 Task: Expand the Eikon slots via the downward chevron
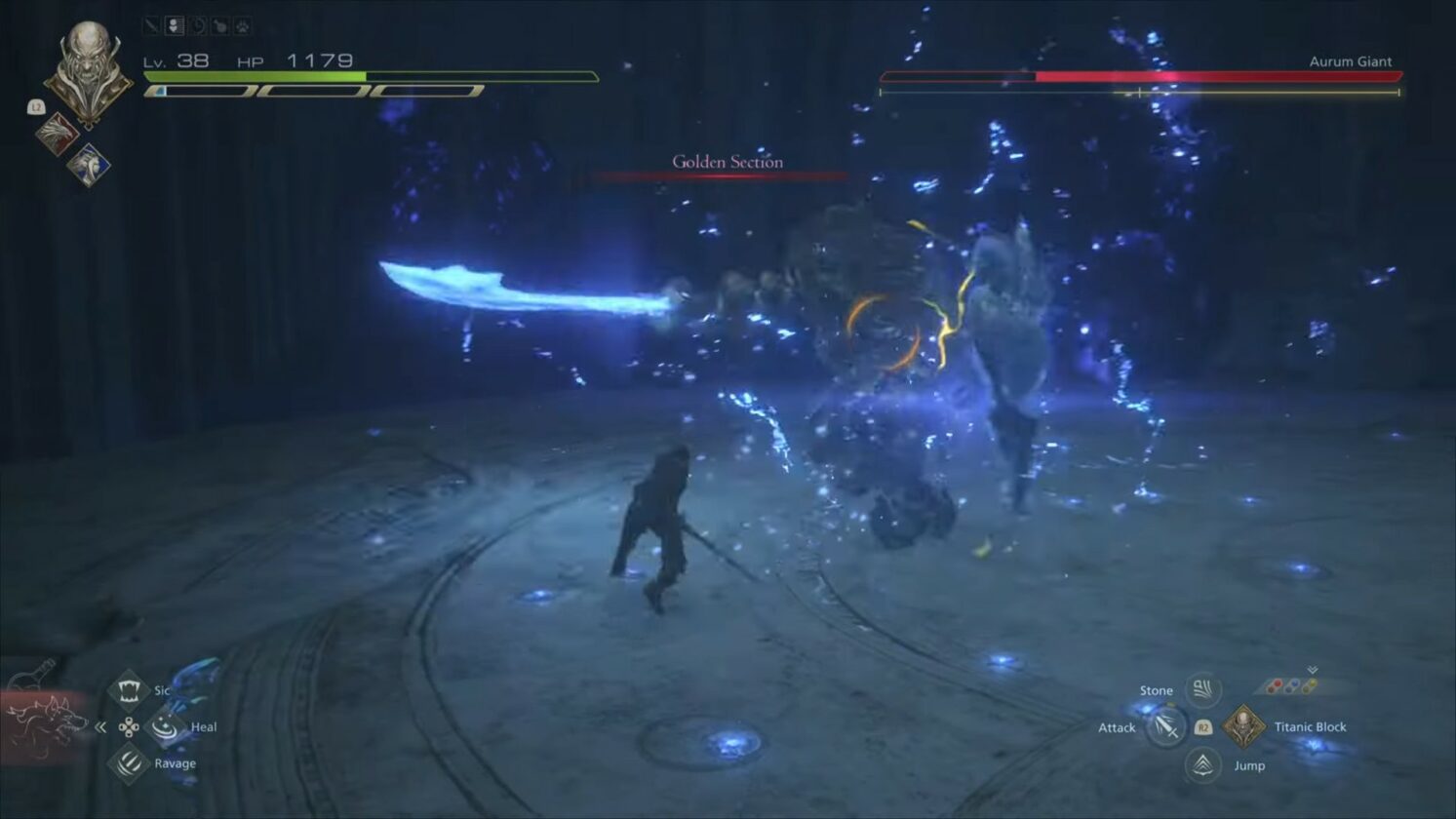(x=1312, y=670)
